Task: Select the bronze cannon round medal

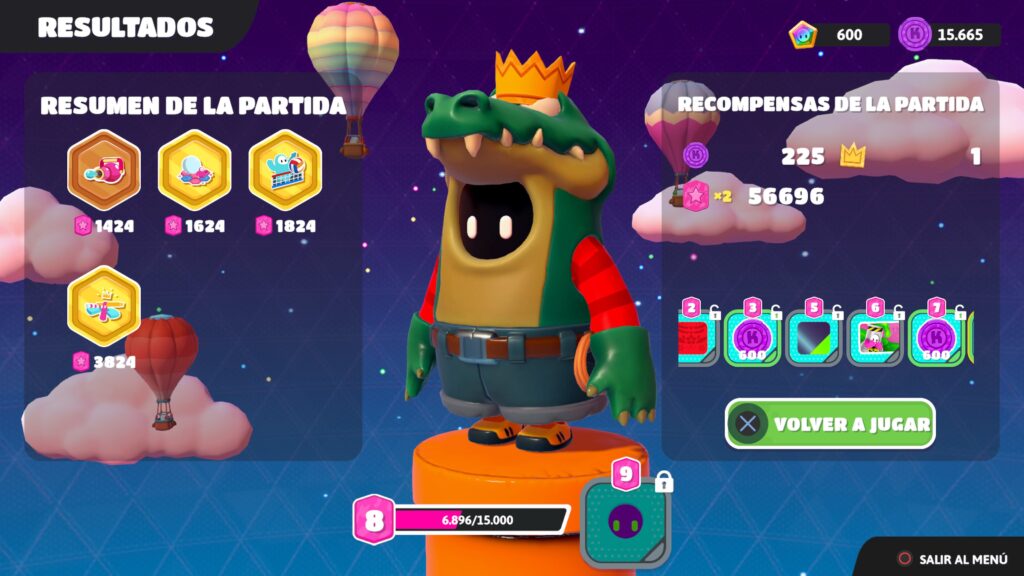Action: pos(104,169)
